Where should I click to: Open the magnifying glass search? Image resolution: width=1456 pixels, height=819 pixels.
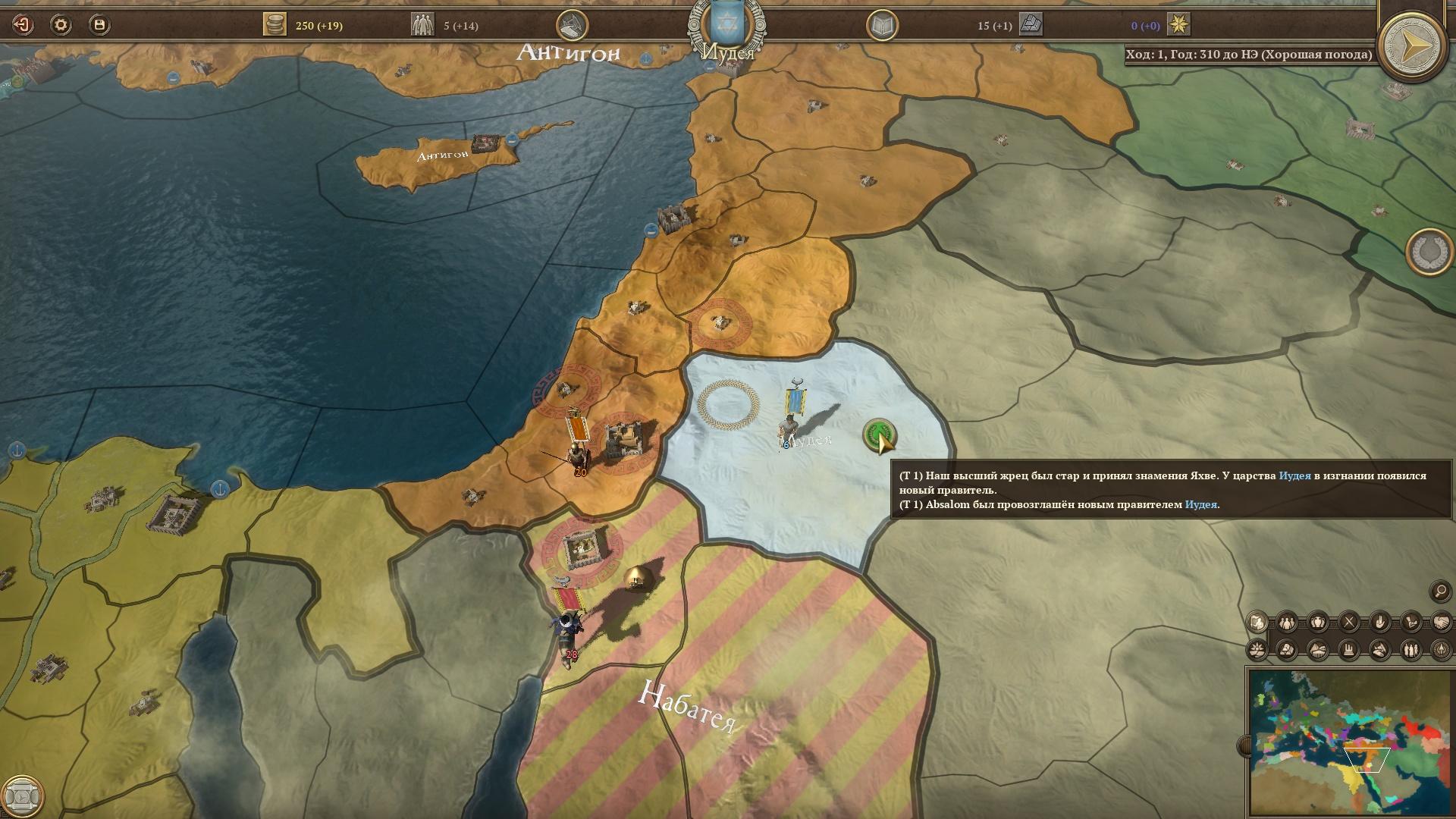pos(1439,591)
